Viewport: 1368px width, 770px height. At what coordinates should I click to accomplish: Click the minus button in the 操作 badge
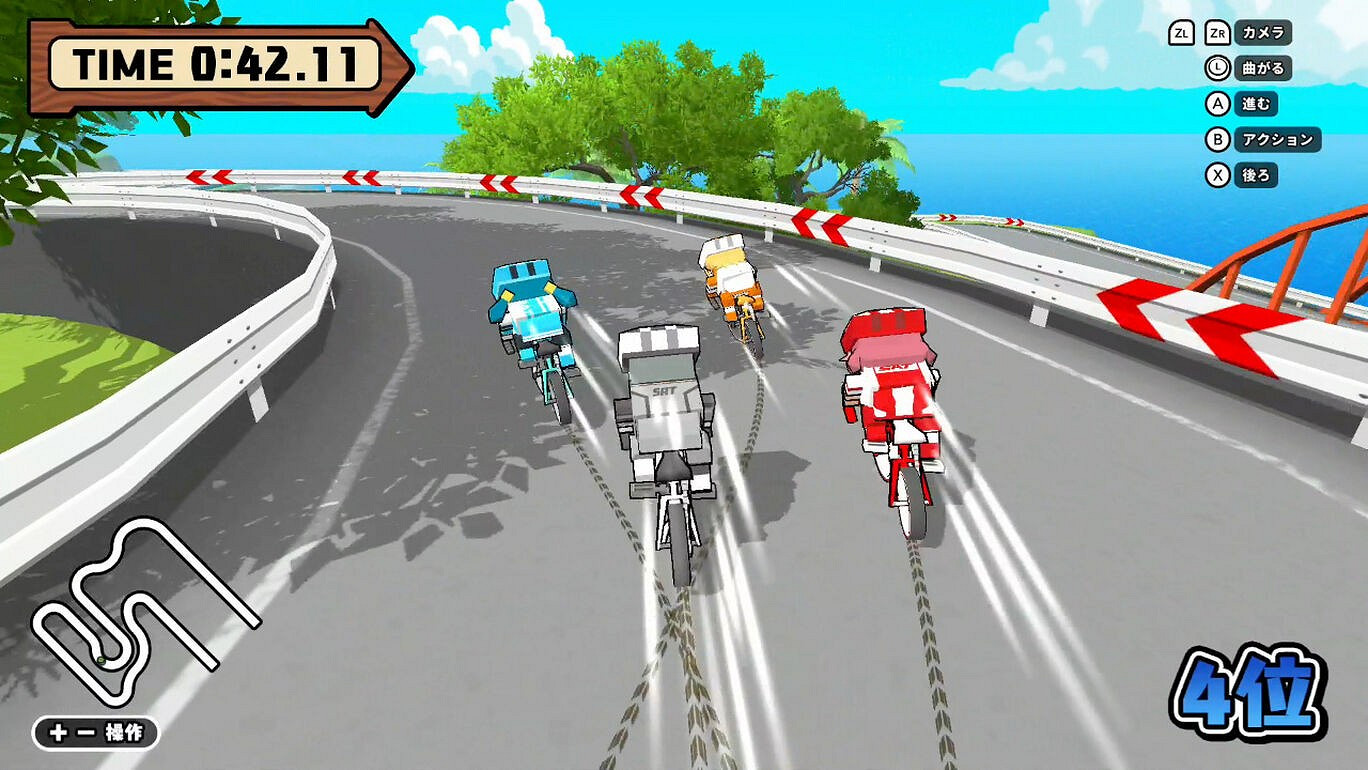pos(86,730)
